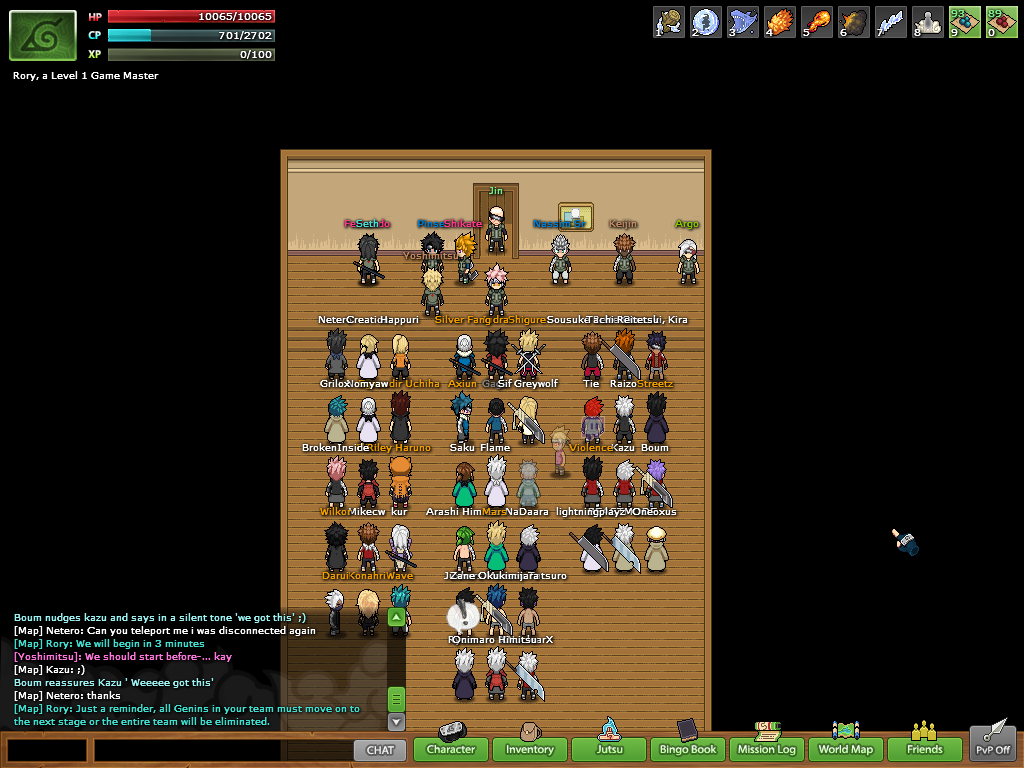The width and height of the screenshot is (1024, 768).
Task: Open the Character panel
Action: pyautogui.click(x=451, y=749)
